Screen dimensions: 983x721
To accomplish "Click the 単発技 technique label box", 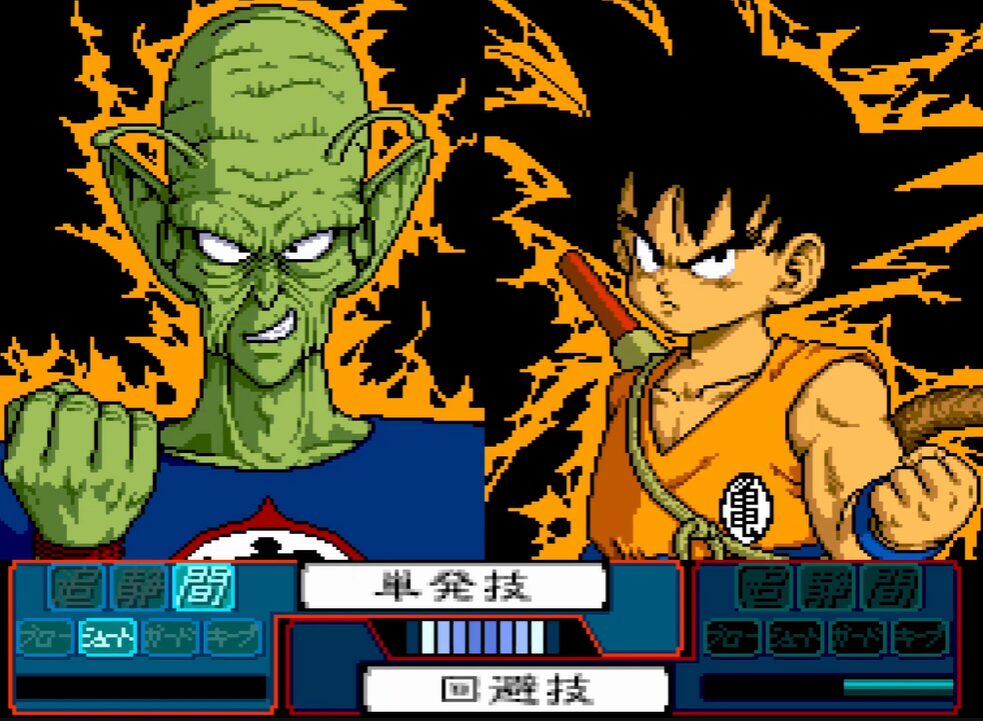I will pos(455,586).
